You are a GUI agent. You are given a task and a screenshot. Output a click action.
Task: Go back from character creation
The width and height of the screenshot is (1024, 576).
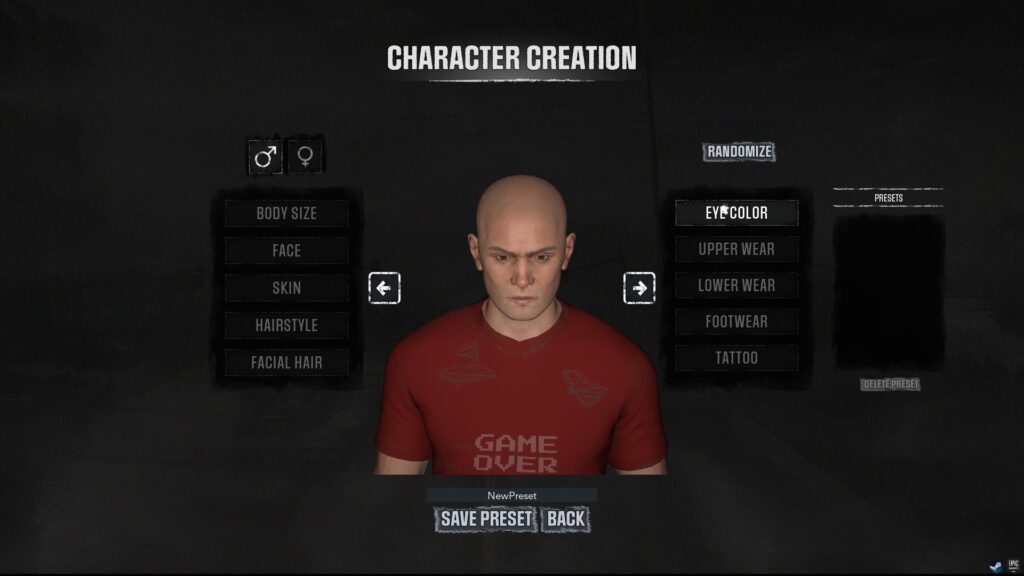click(x=565, y=520)
